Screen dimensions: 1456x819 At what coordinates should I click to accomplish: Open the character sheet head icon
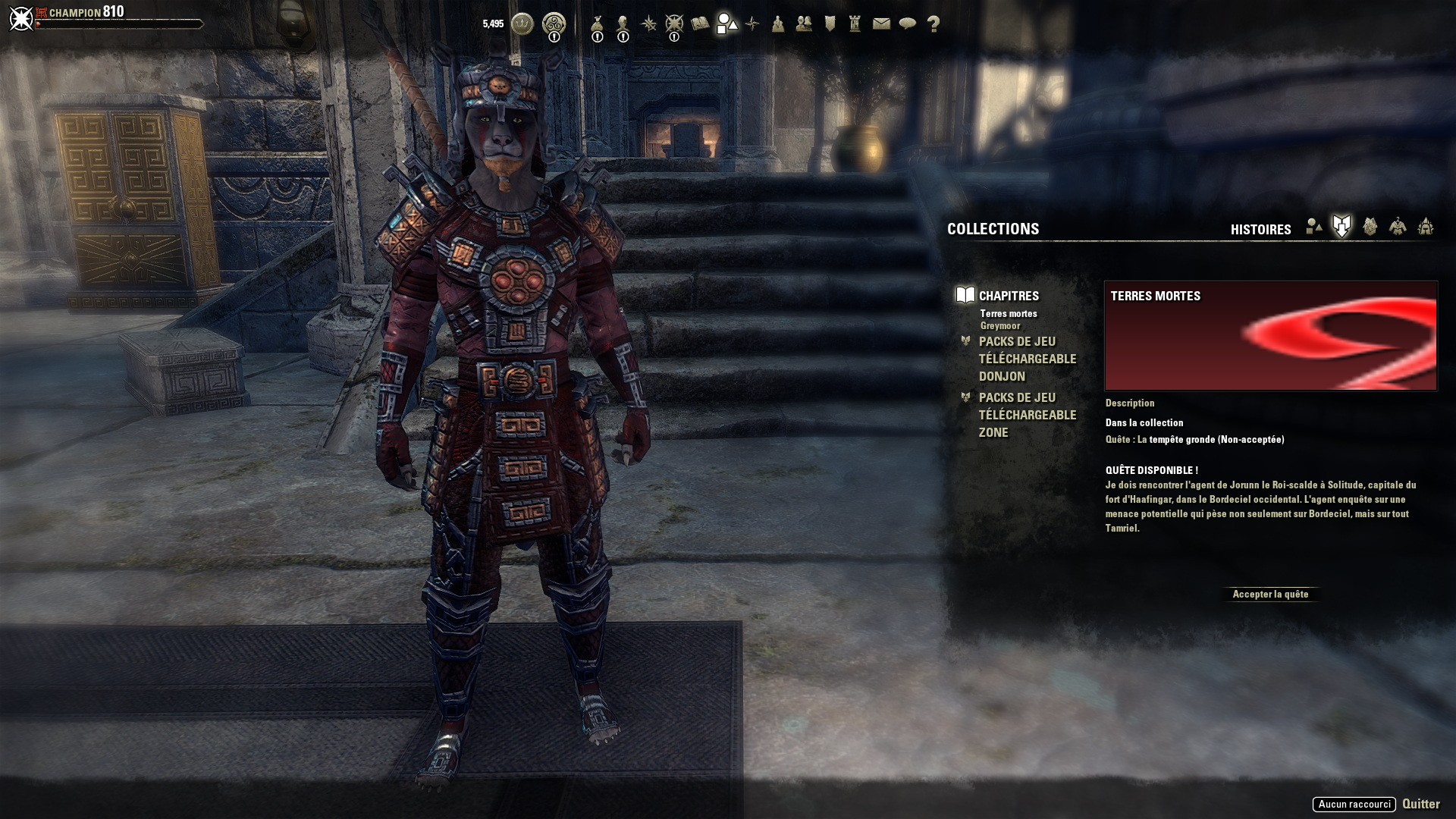coord(623,24)
